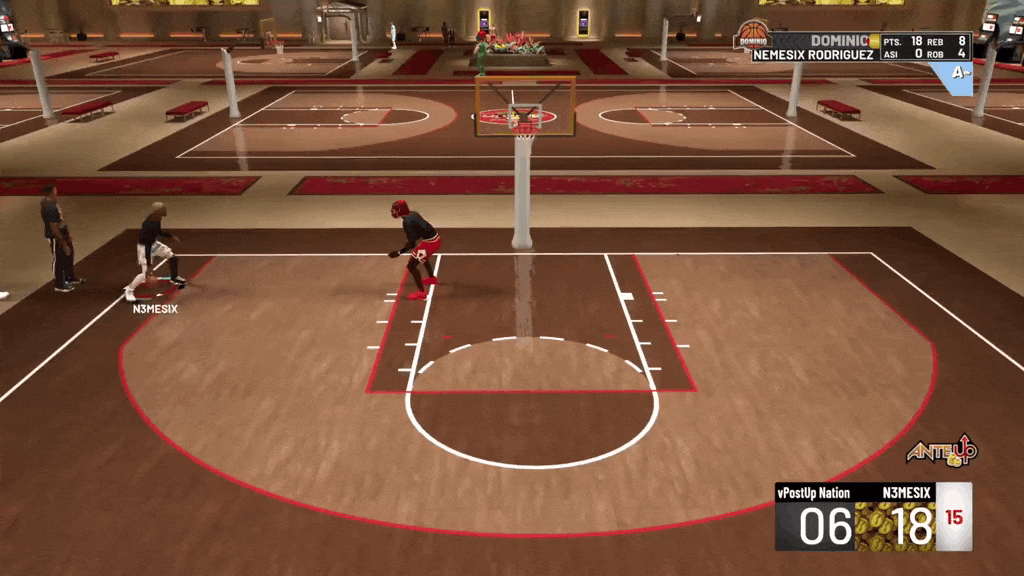Open the A- teammate grade badge

click(959, 74)
